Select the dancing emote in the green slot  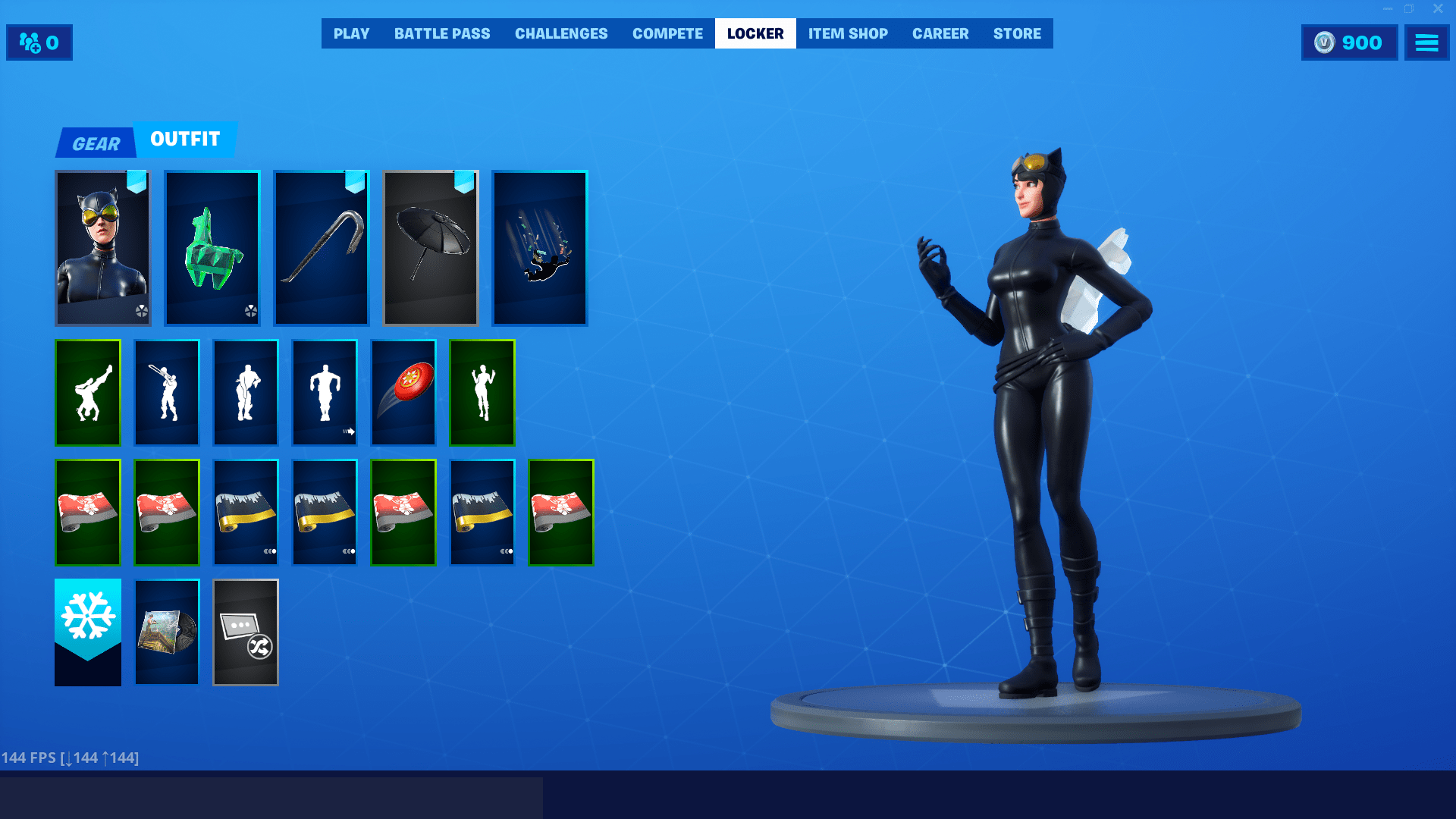[x=482, y=392]
